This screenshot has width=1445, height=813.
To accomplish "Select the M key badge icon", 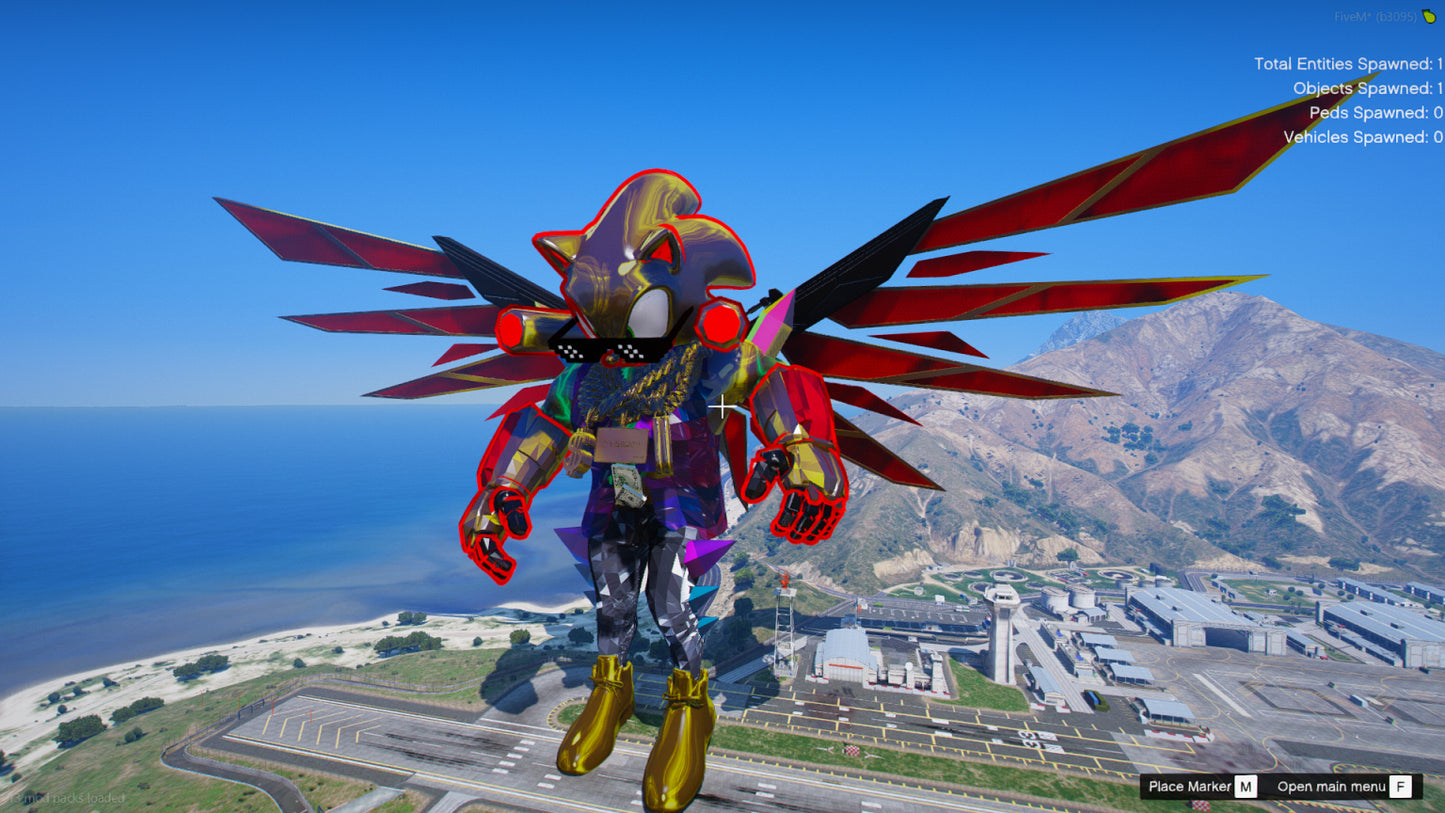I will tap(1245, 787).
